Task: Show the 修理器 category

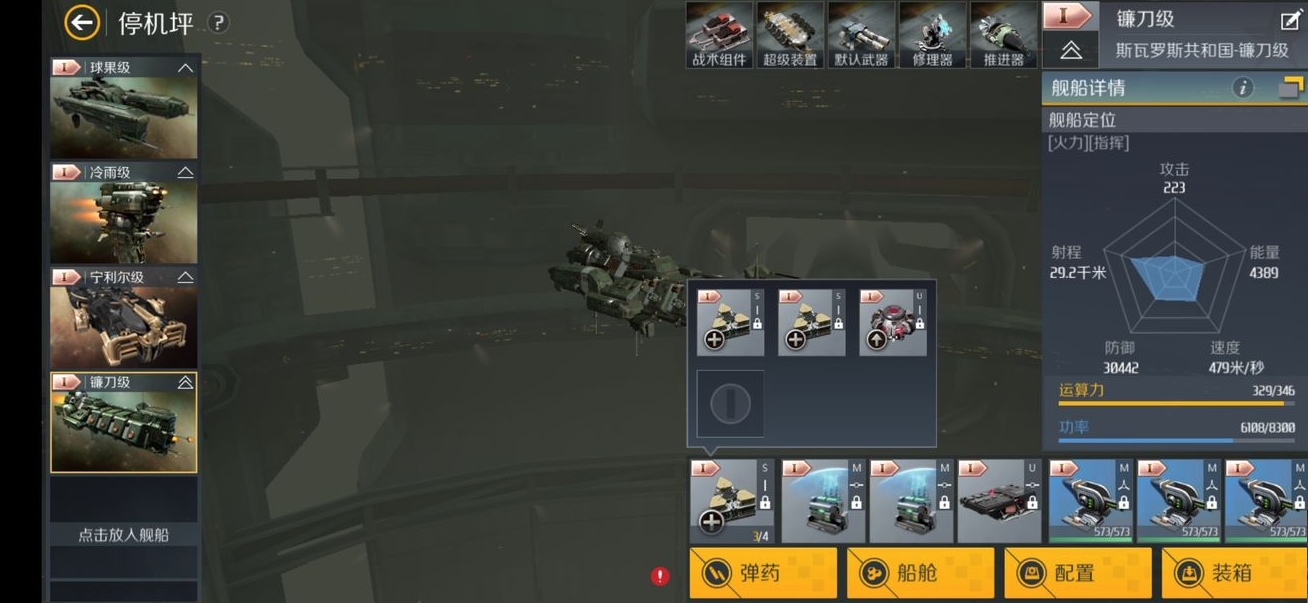Action: pyautogui.click(x=932, y=35)
